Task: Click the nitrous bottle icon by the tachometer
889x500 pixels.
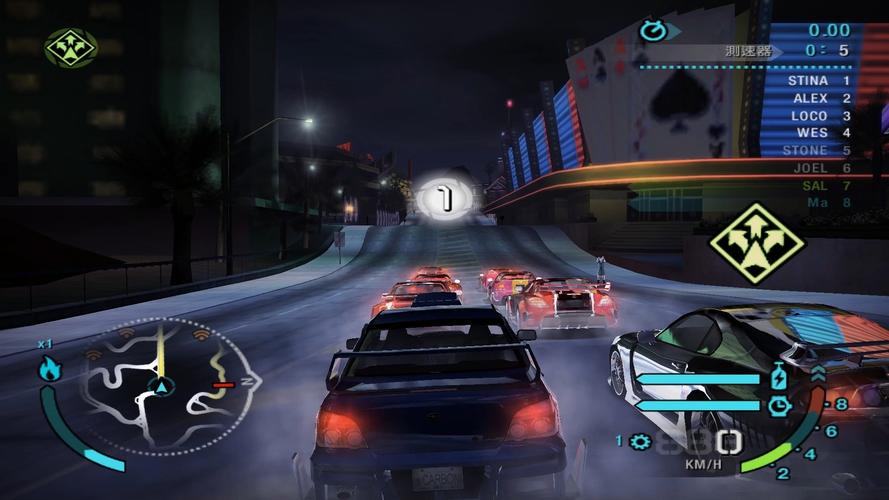Action: pos(780,379)
